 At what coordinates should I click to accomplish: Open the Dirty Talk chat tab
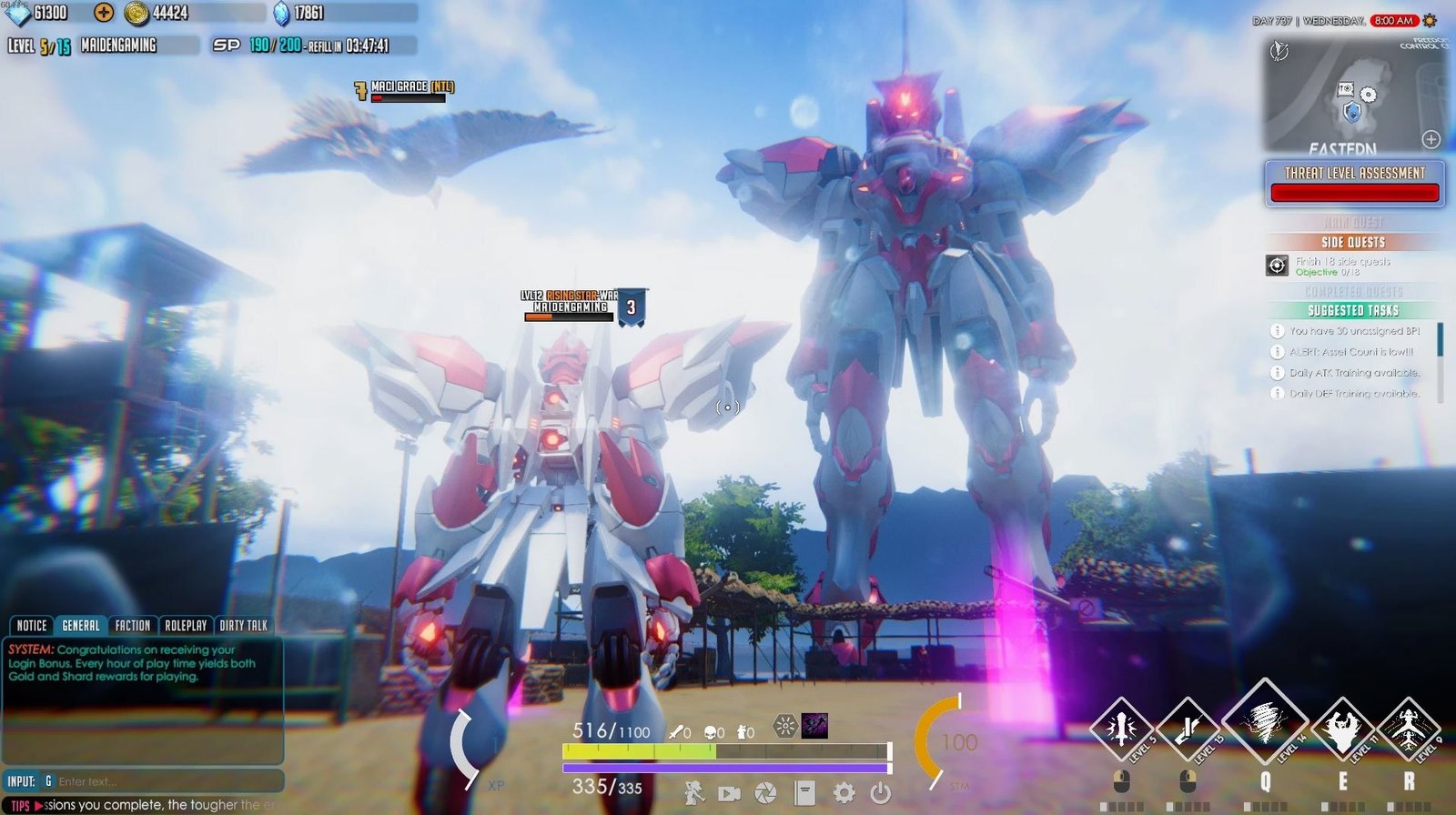pos(244,626)
